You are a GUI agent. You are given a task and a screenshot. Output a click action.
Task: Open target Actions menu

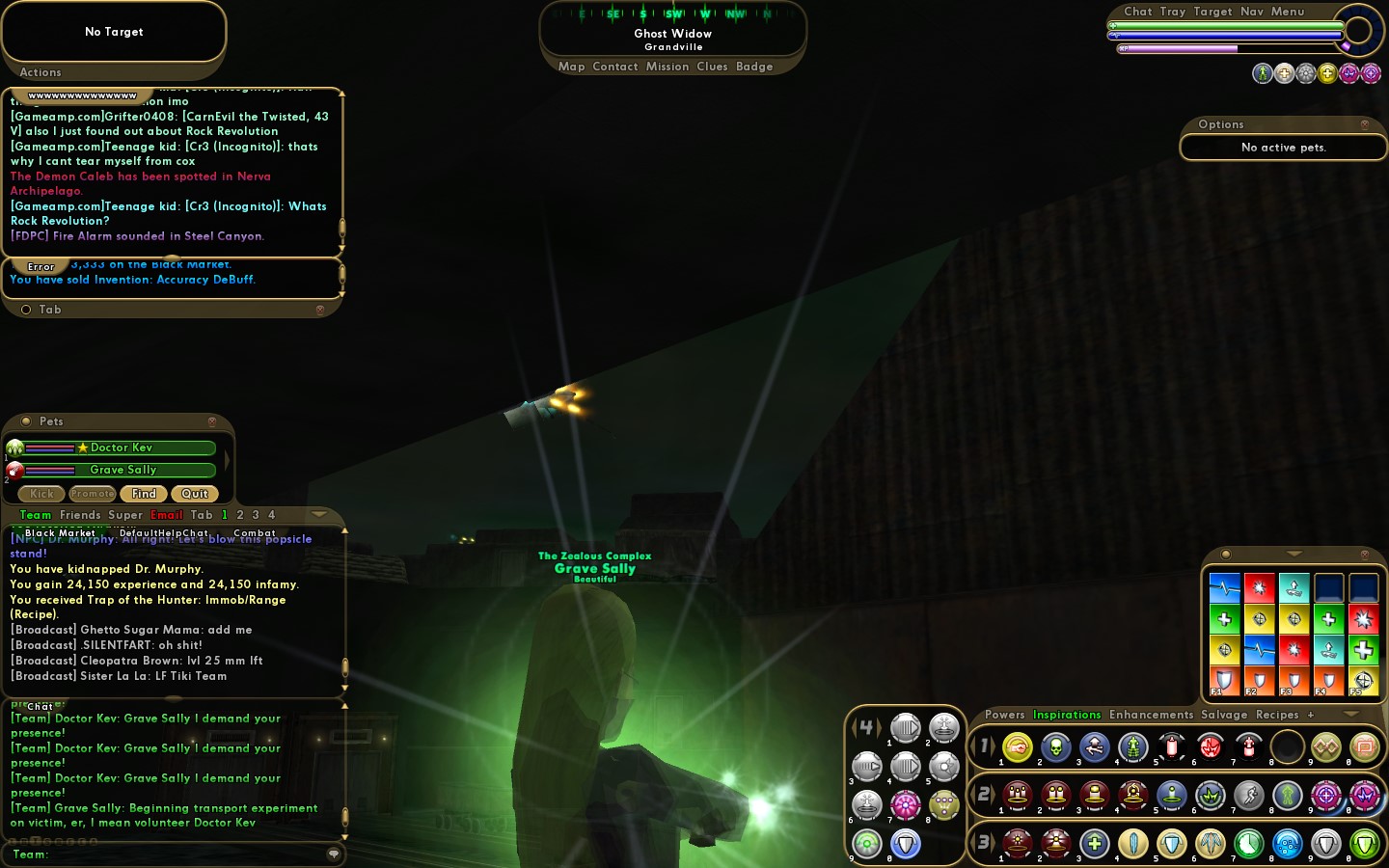tap(41, 72)
